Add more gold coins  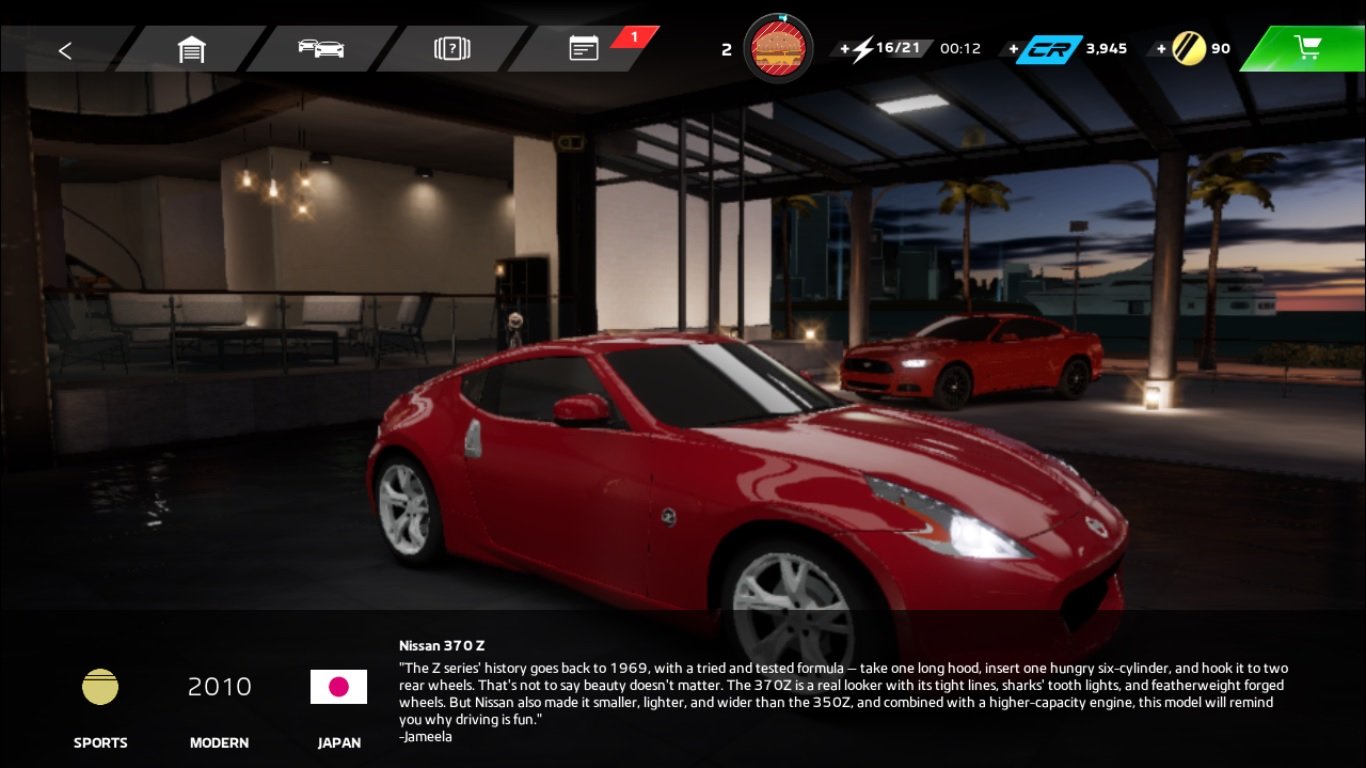(x=1187, y=49)
